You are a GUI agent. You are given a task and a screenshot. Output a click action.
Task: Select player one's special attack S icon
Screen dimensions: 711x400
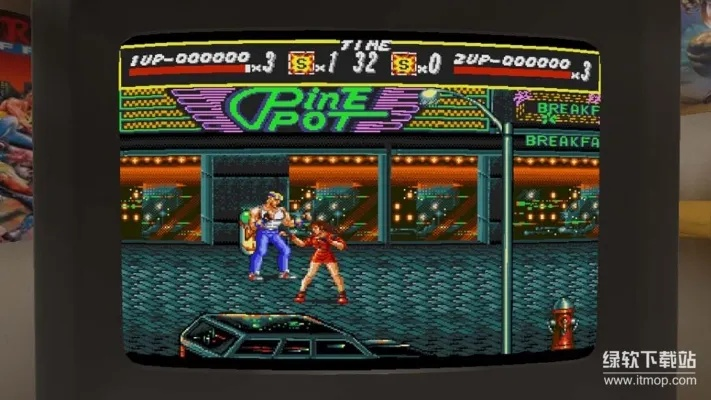point(299,65)
